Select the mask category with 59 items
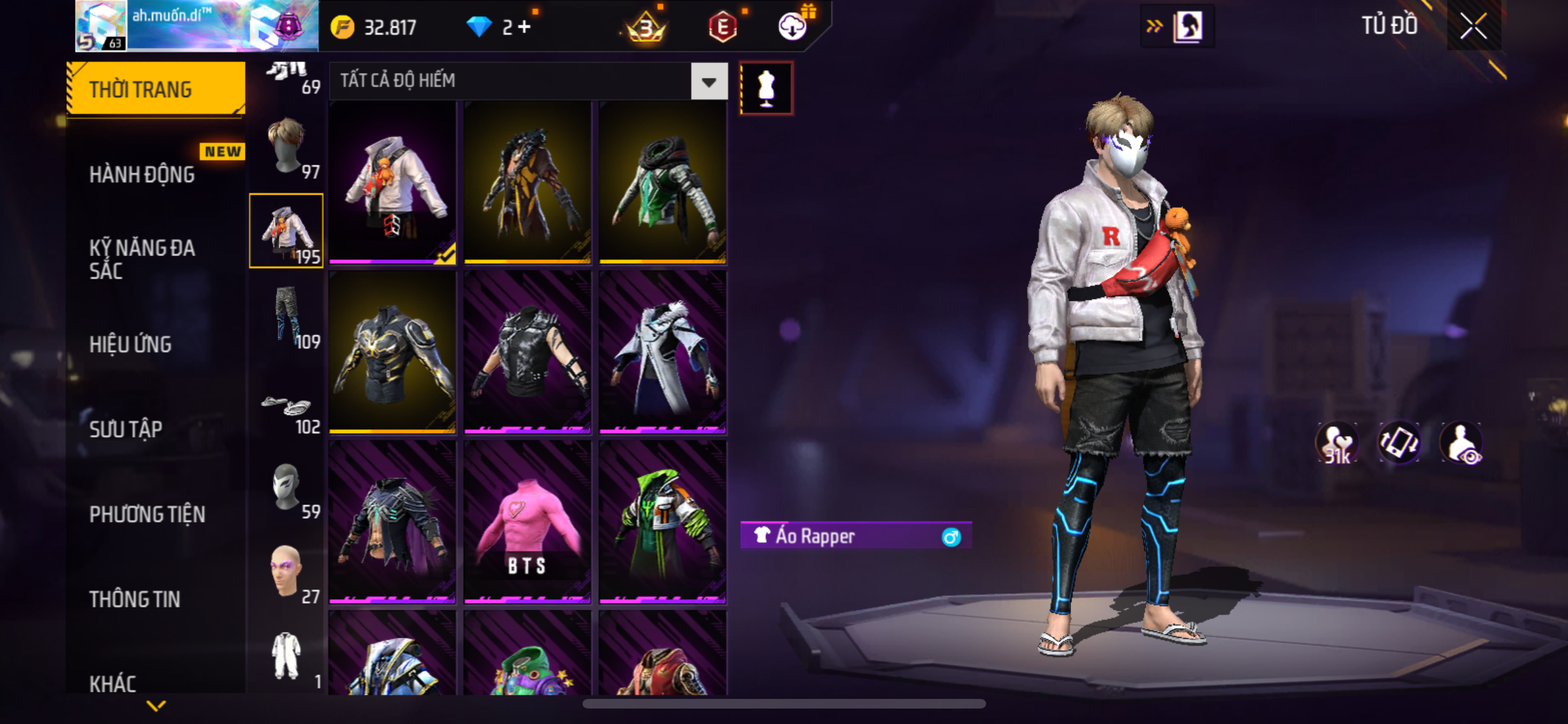 pos(287,488)
